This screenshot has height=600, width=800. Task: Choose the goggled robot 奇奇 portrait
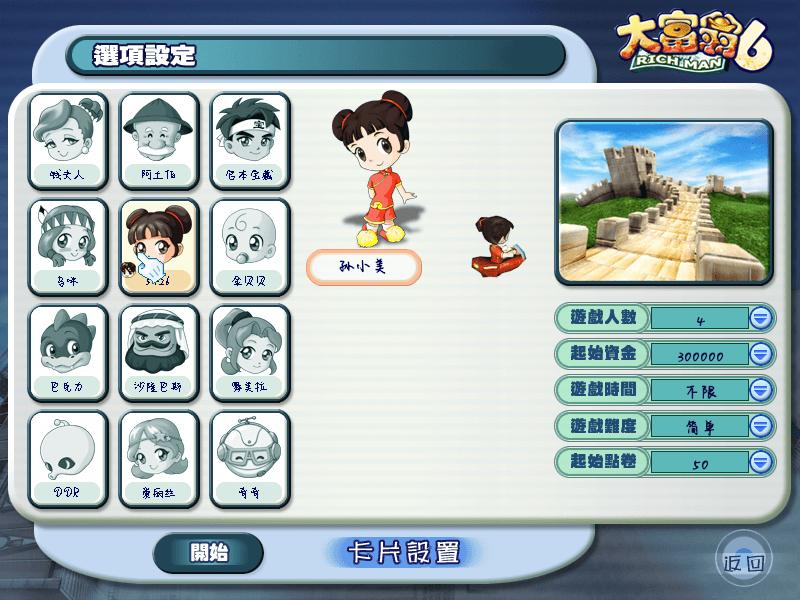pyautogui.click(x=250, y=458)
